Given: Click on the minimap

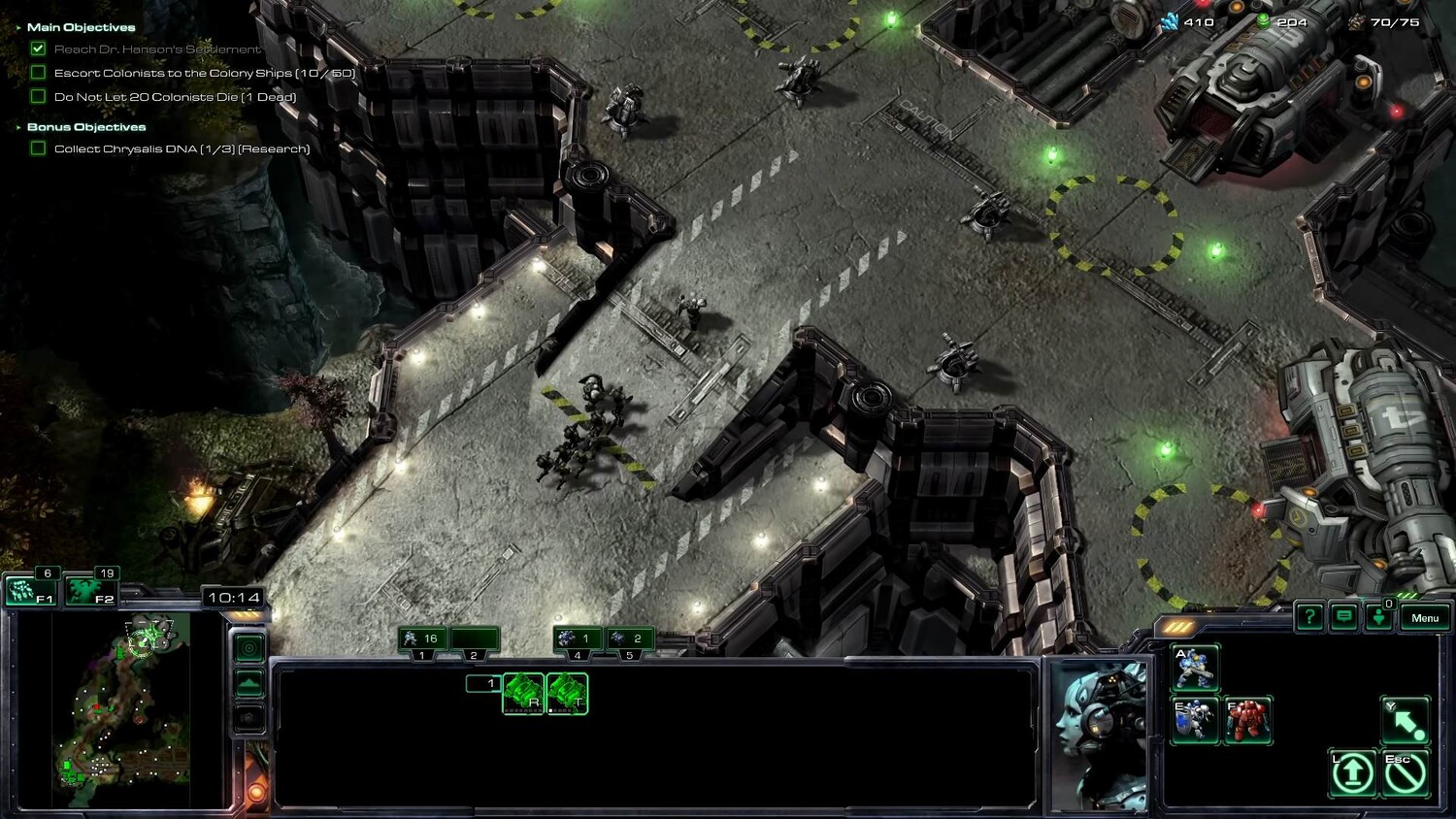Looking at the screenshot, I should click(121, 708).
